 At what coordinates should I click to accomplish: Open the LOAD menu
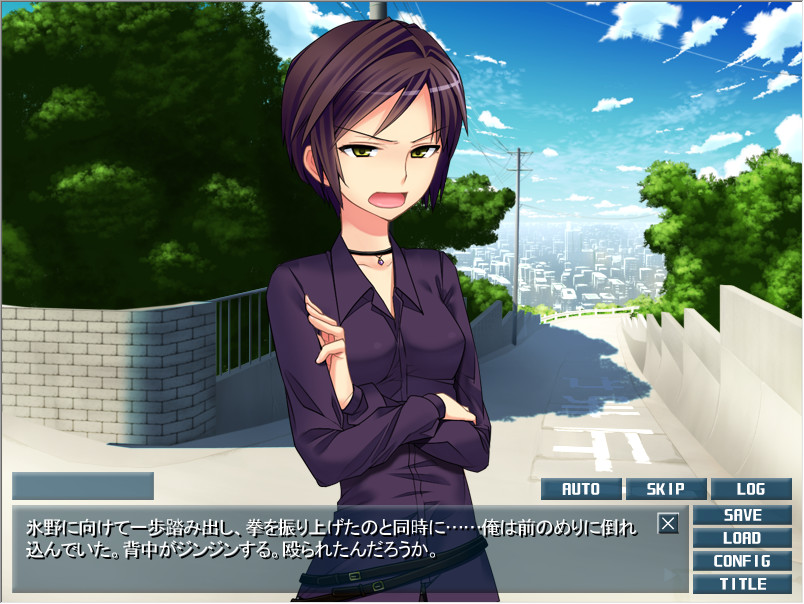[742, 538]
